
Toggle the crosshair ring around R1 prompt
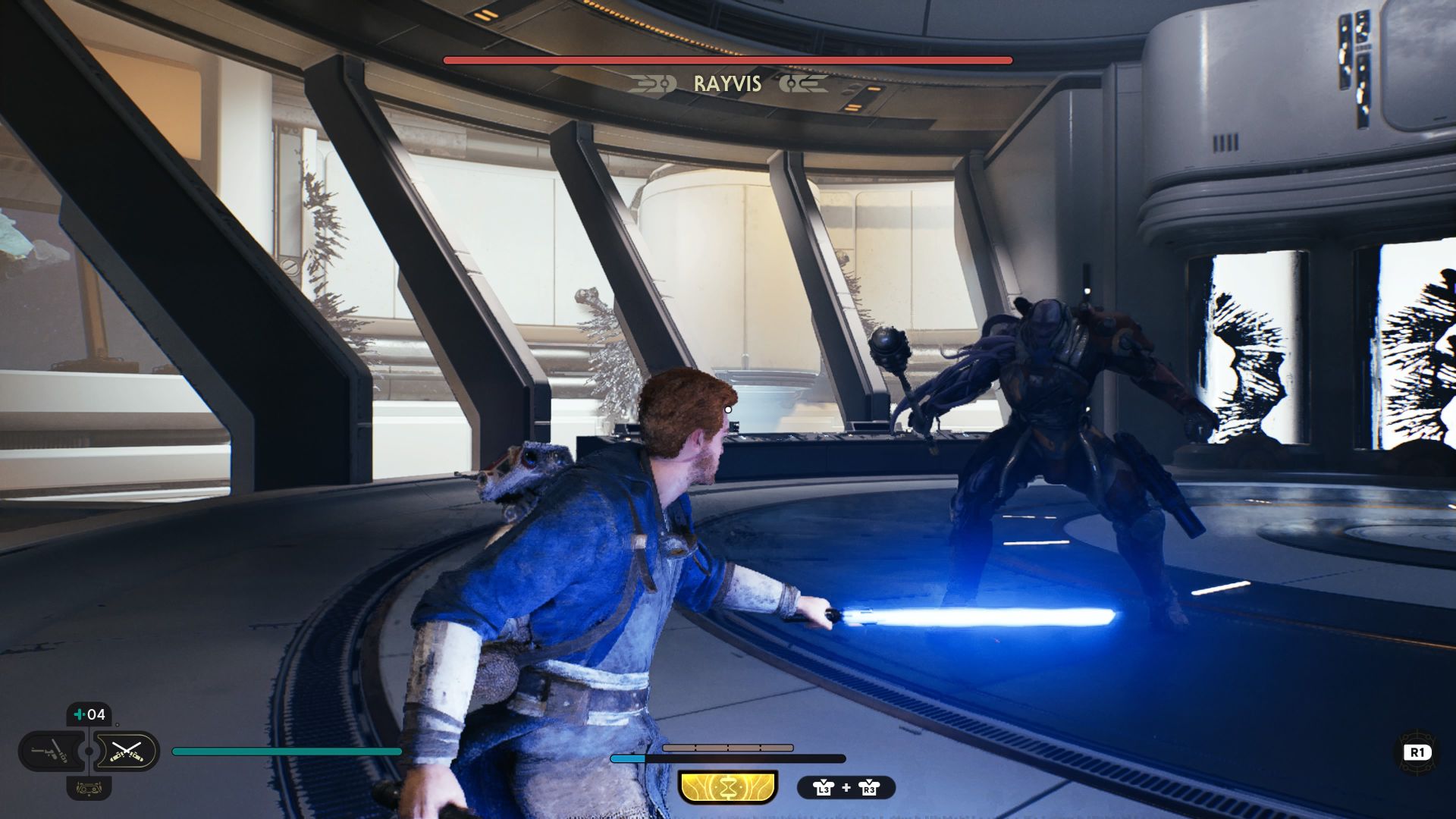point(1417,752)
